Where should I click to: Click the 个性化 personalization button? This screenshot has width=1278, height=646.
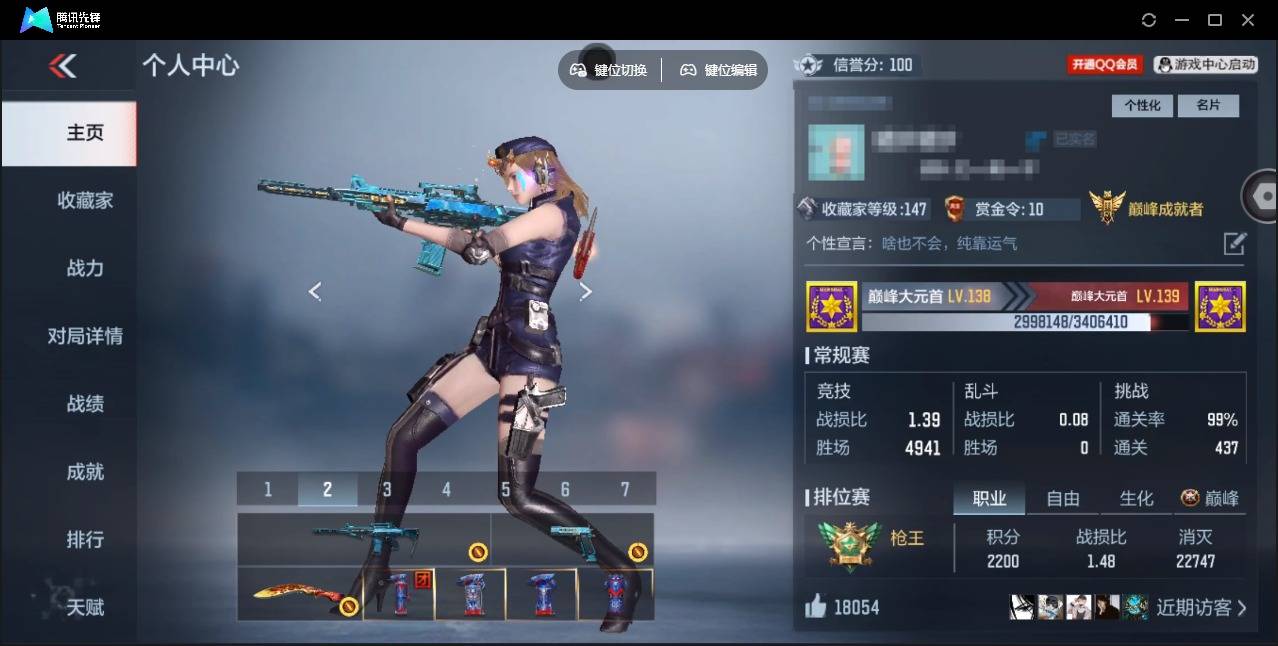[1142, 105]
